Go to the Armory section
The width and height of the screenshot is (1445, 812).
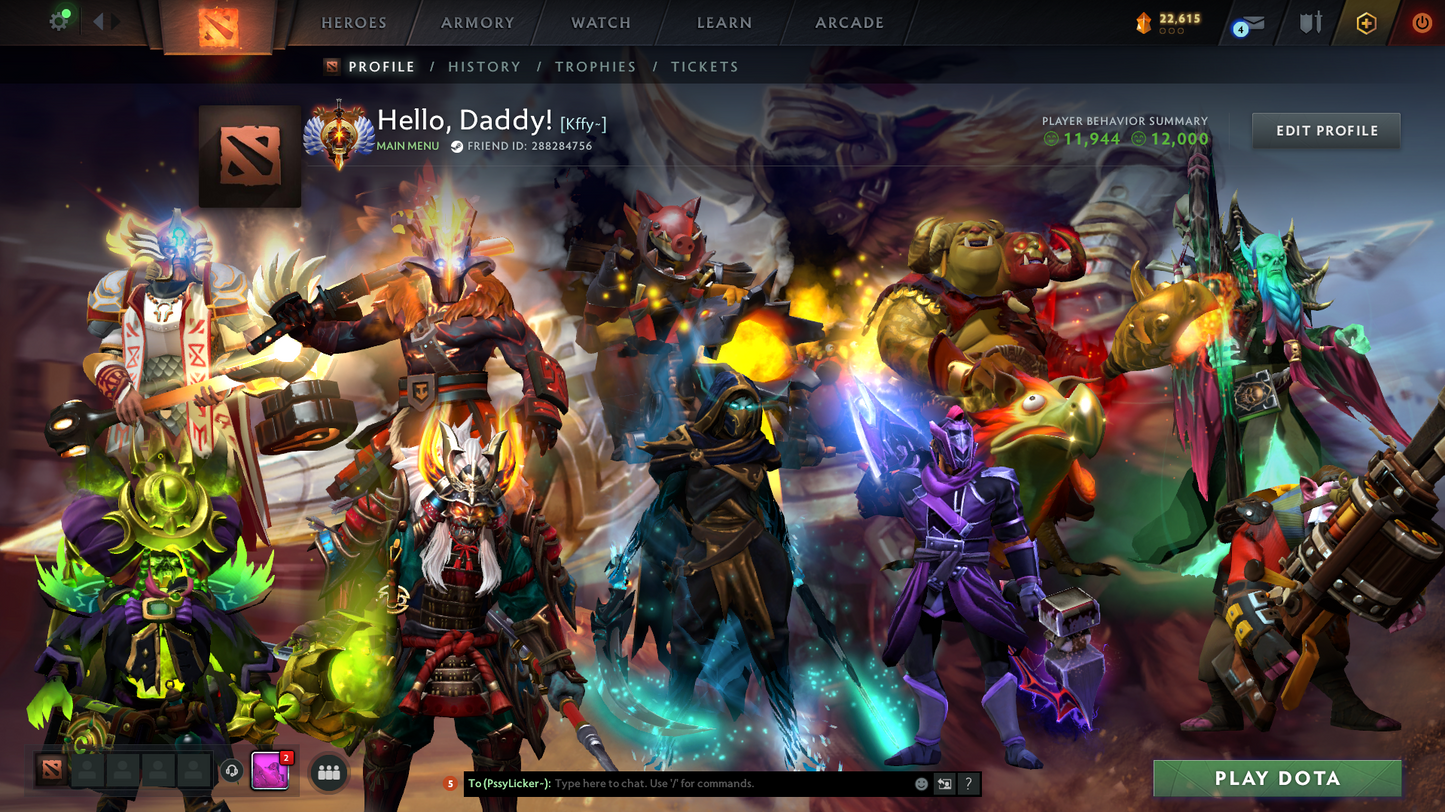coord(477,23)
